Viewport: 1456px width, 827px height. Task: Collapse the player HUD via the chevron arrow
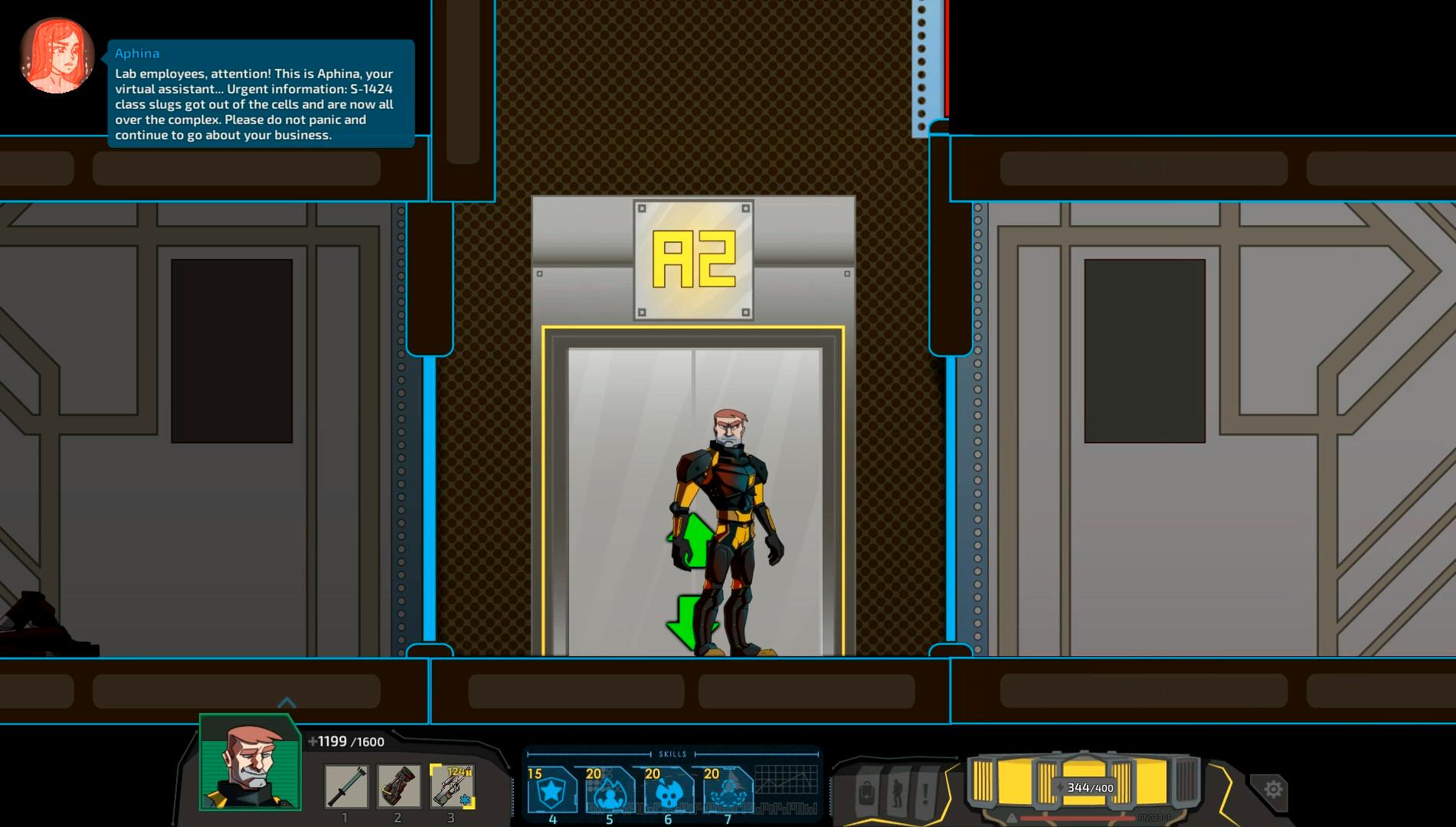tap(287, 701)
